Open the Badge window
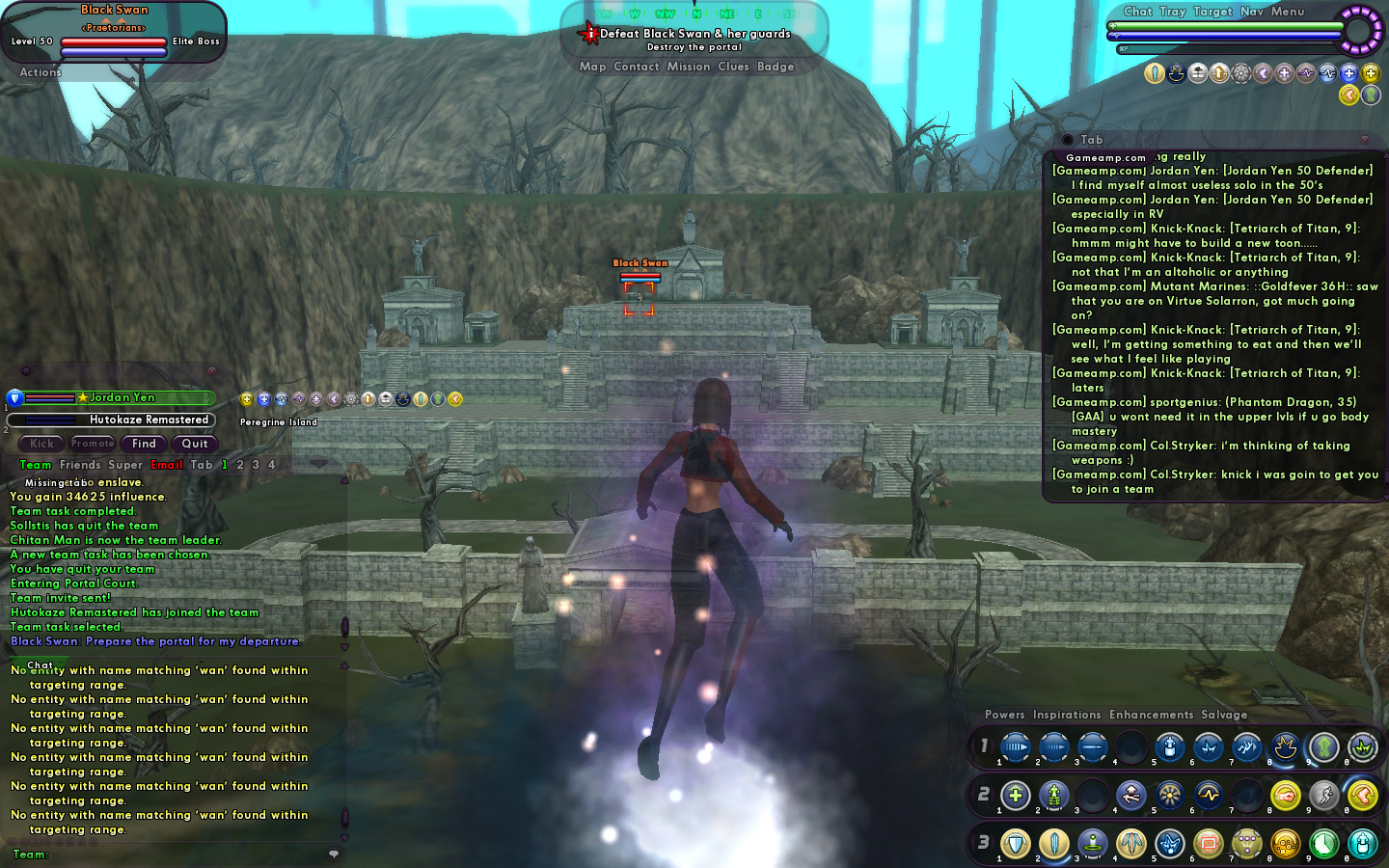1389x868 pixels. (776, 67)
